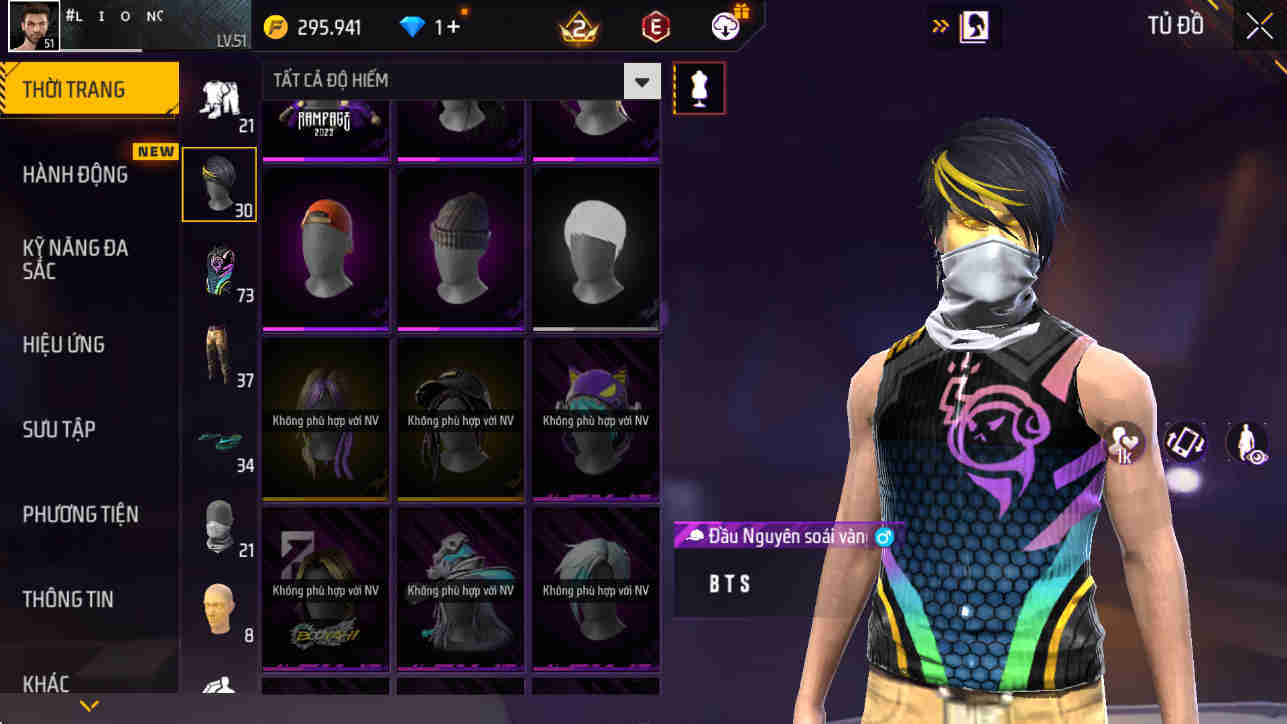Screen dimensions: 1287x724
Task: Open the head/face category showing 8 items
Action: pyautogui.click(x=219, y=614)
